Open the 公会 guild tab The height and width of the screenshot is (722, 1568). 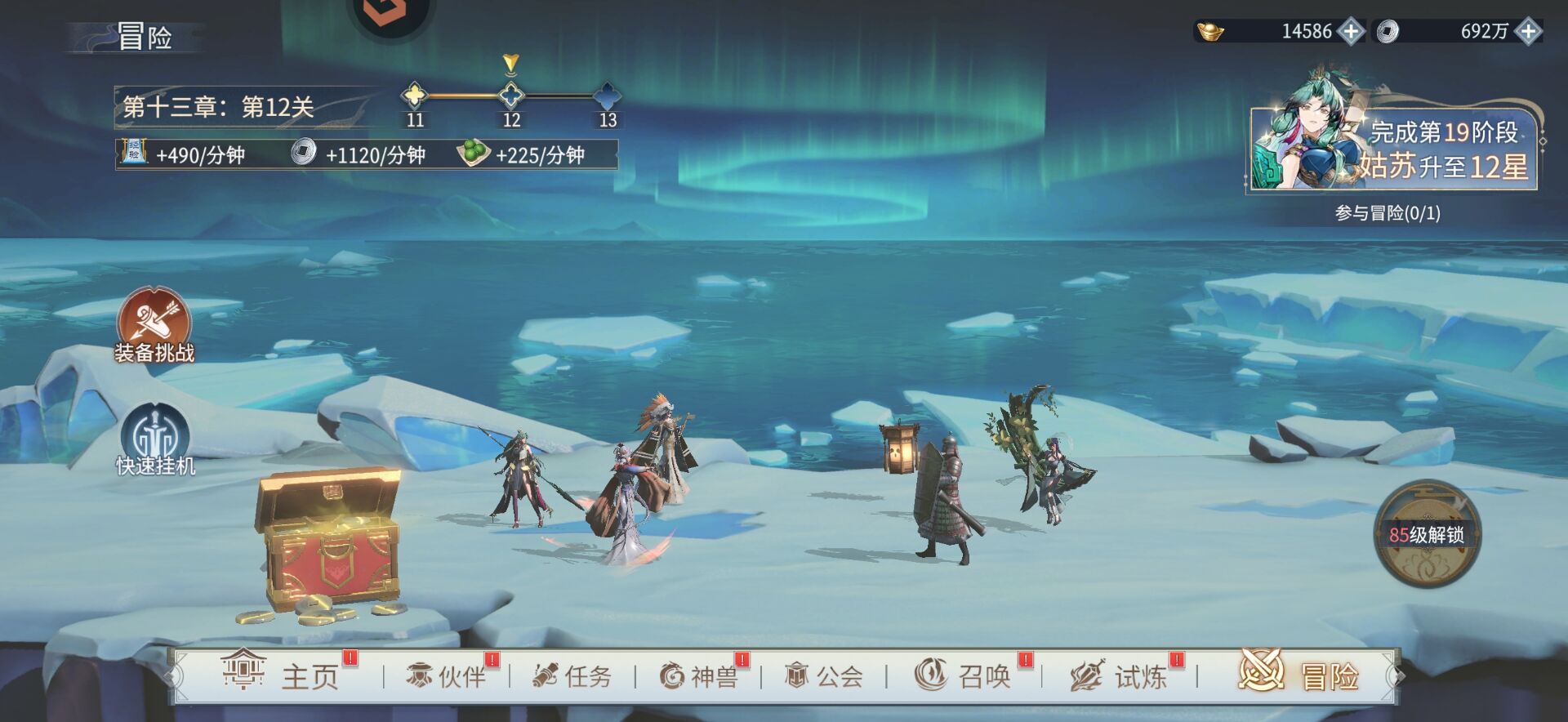tap(824, 675)
